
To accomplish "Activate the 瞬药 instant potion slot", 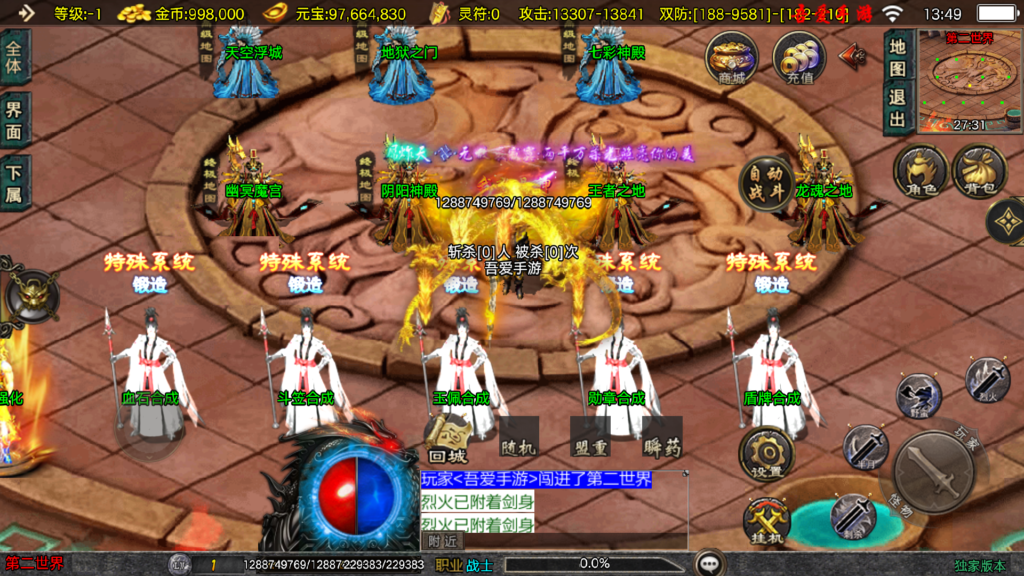I will (x=661, y=437).
